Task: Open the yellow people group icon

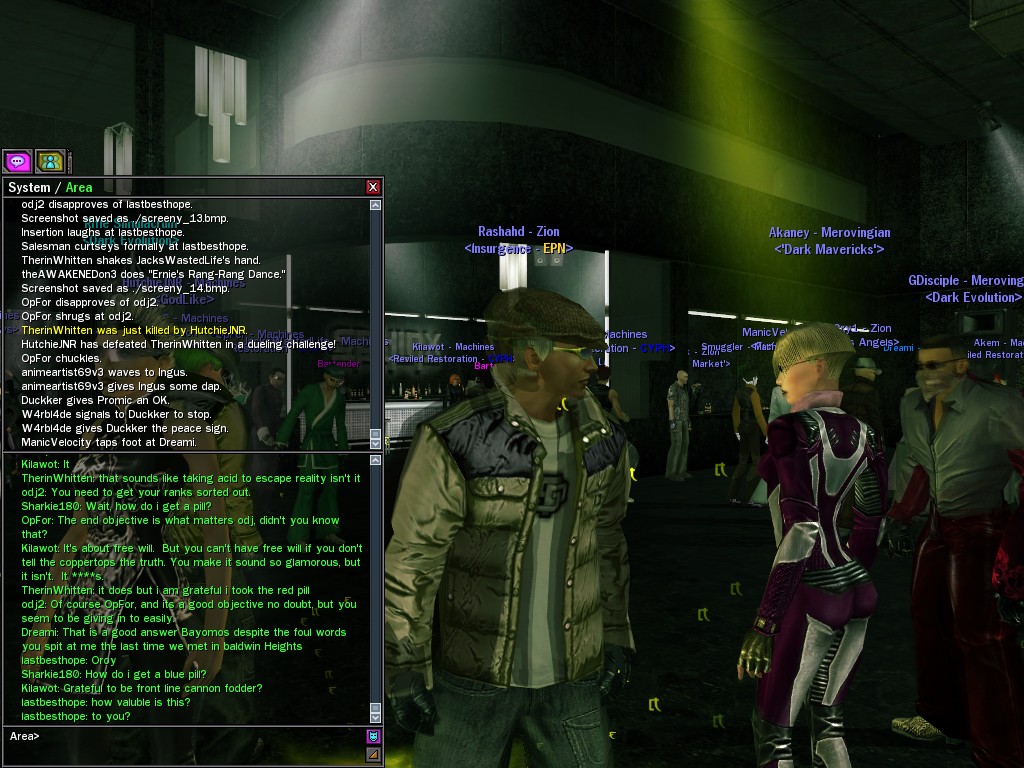Action: tap(50, 161)
